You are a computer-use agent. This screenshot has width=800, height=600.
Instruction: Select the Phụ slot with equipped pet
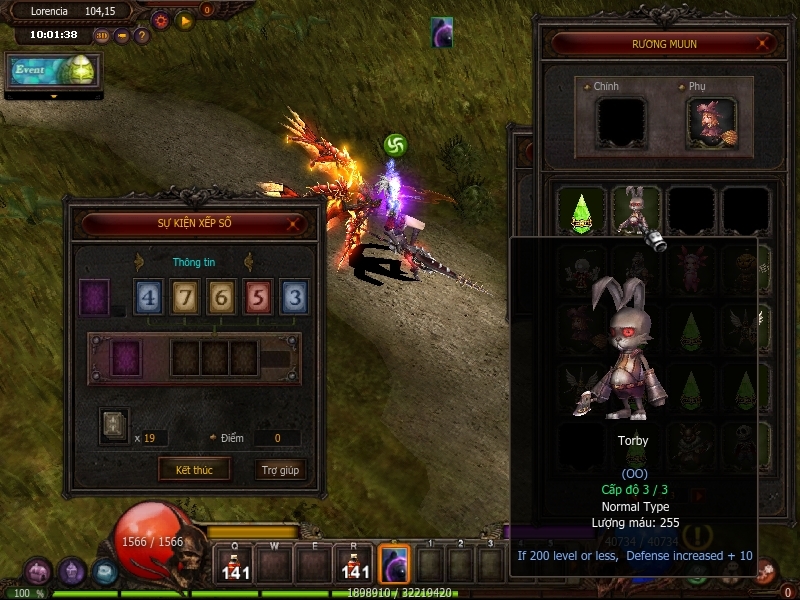click(711, 122)
